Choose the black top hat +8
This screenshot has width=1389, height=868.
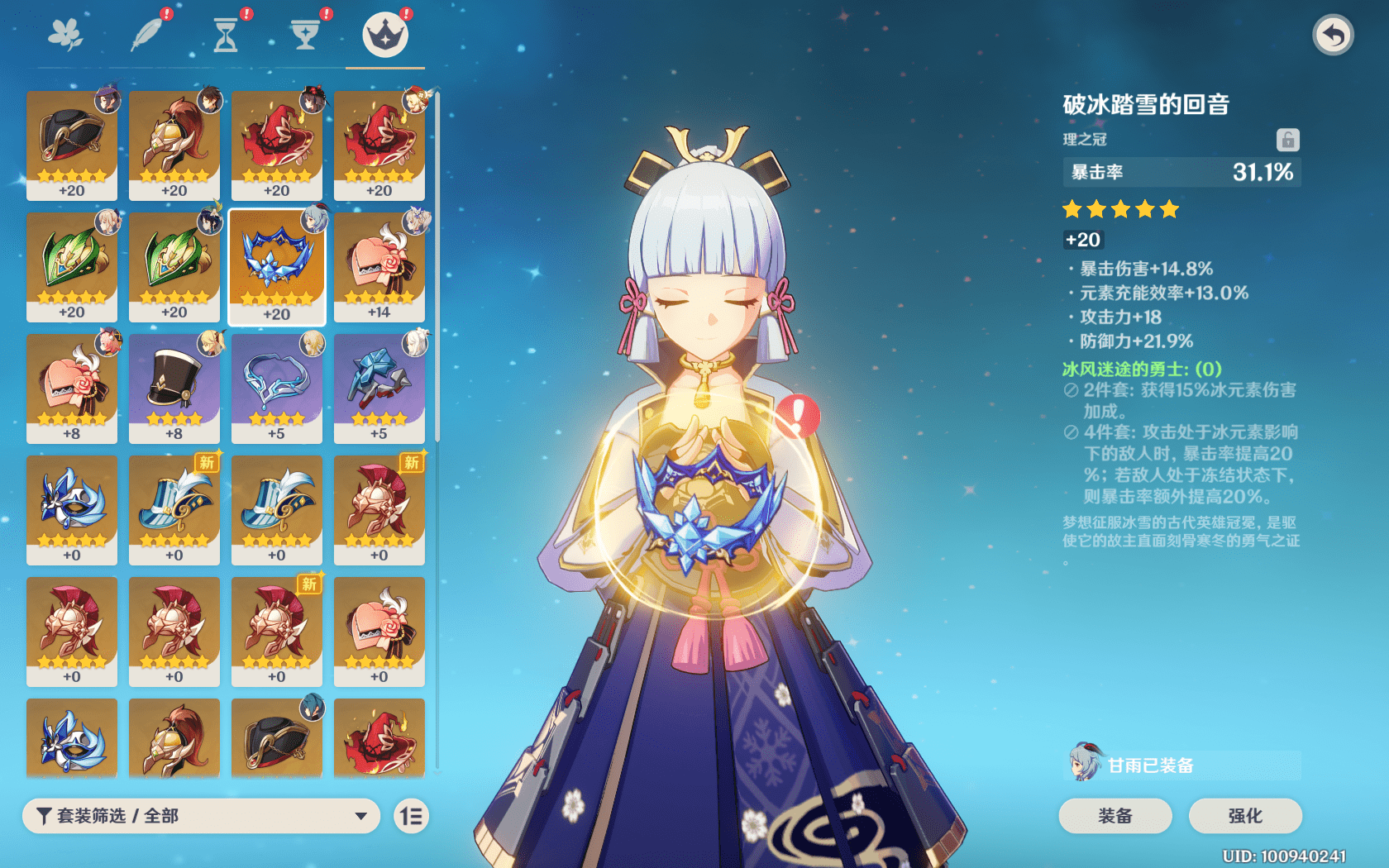coord(174,388)
